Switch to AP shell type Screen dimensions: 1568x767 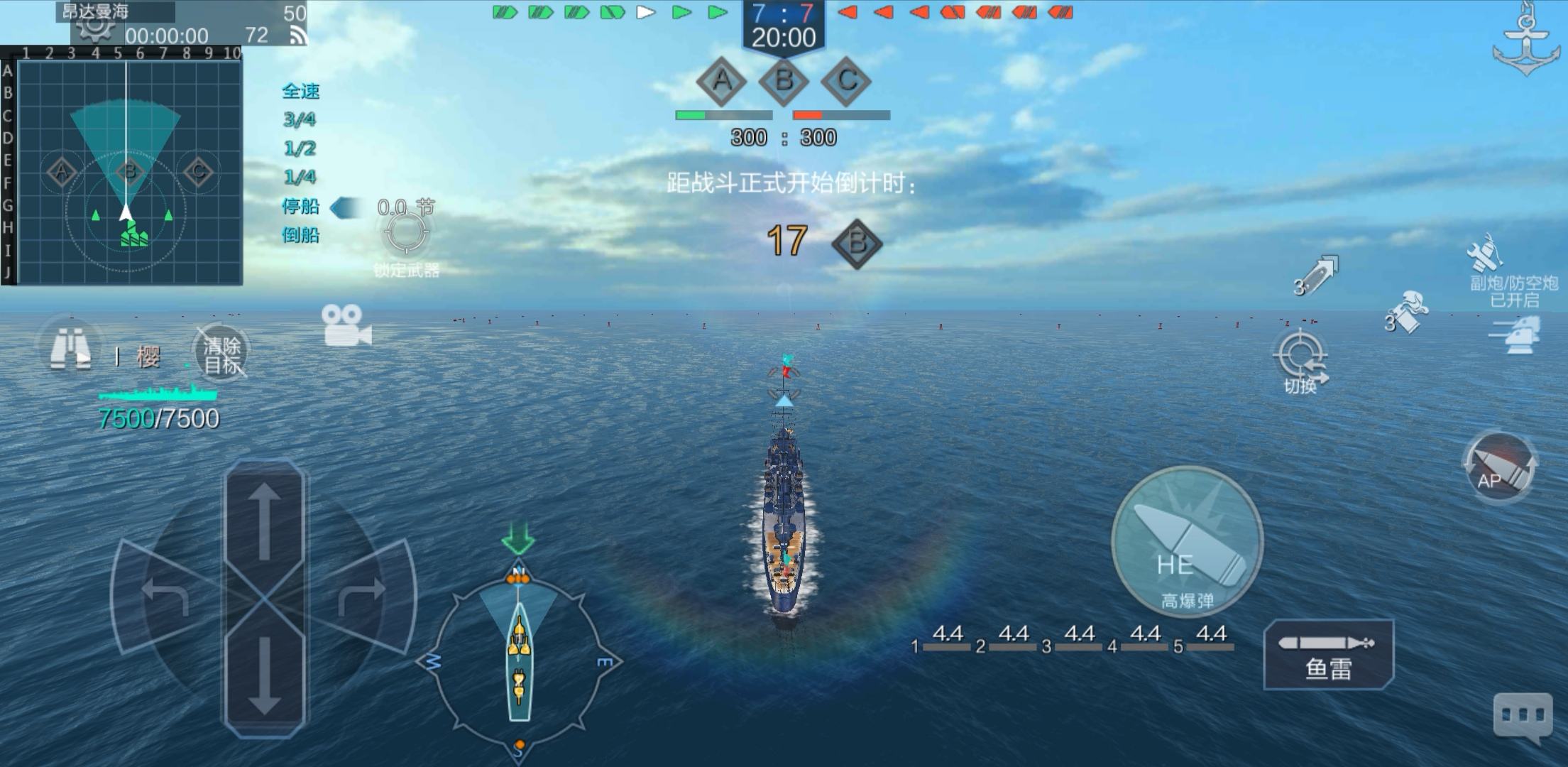[1499, 468]
